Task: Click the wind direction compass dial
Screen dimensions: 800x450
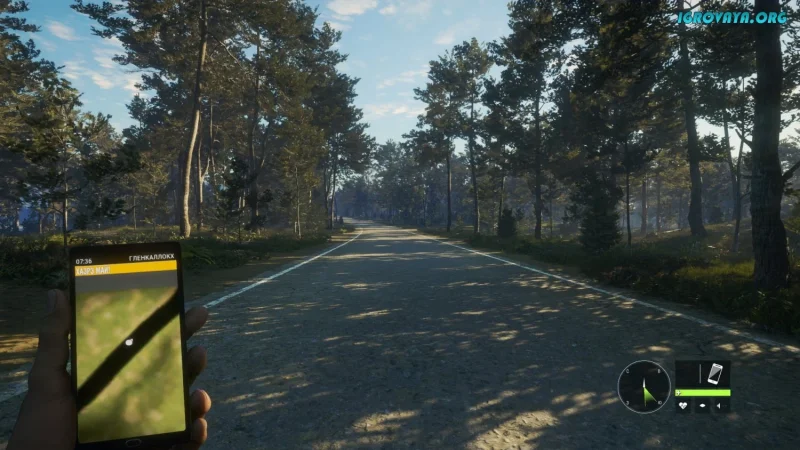Action: click(644, 386)
